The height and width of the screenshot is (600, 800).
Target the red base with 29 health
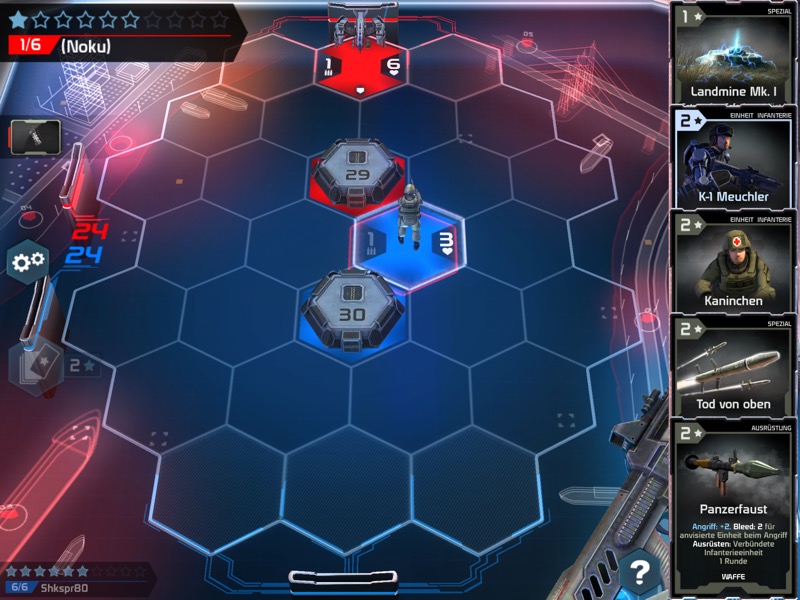357,172
